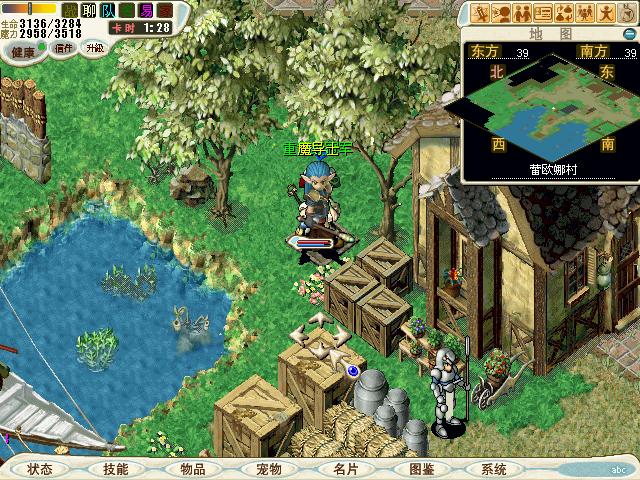Click the abc input mode indicator
640x480 pixels.
[618, 468]
